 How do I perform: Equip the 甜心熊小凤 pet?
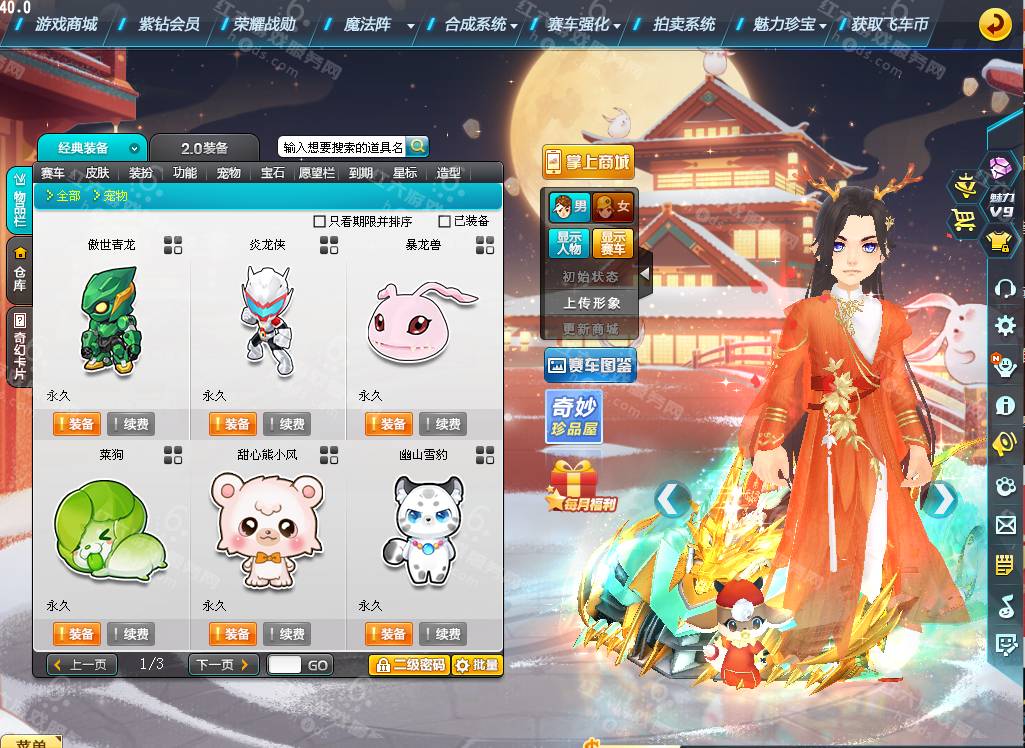tap(232, 634)
